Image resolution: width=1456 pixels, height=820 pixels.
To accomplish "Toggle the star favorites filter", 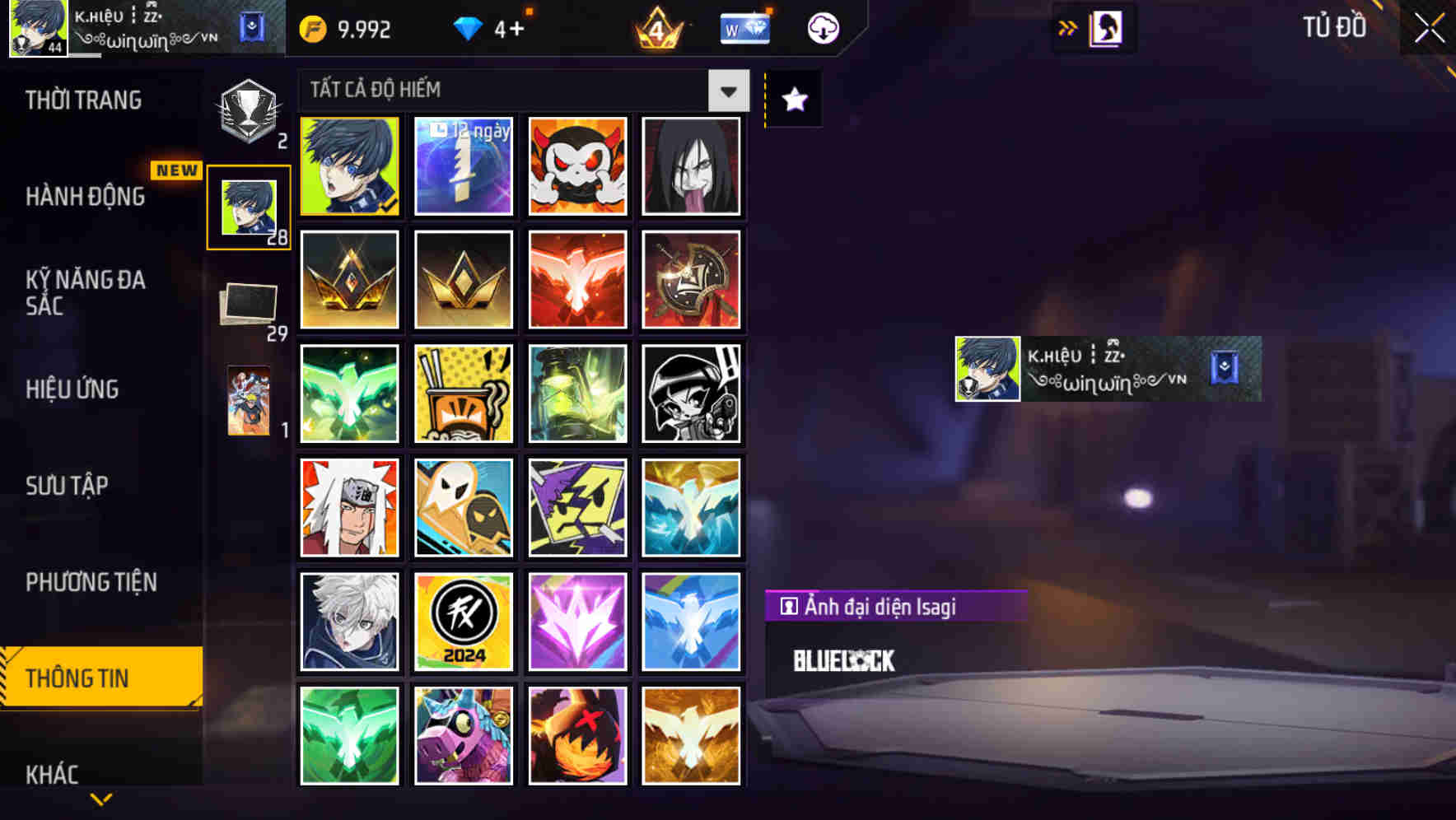I will 793,99.
